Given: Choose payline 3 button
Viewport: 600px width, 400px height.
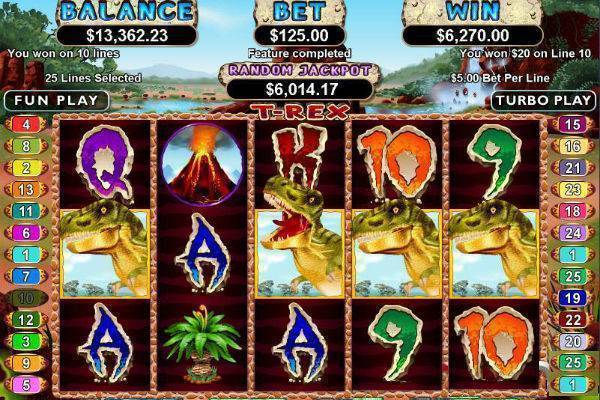Looking at the screenshot, I should pos(26,341).
